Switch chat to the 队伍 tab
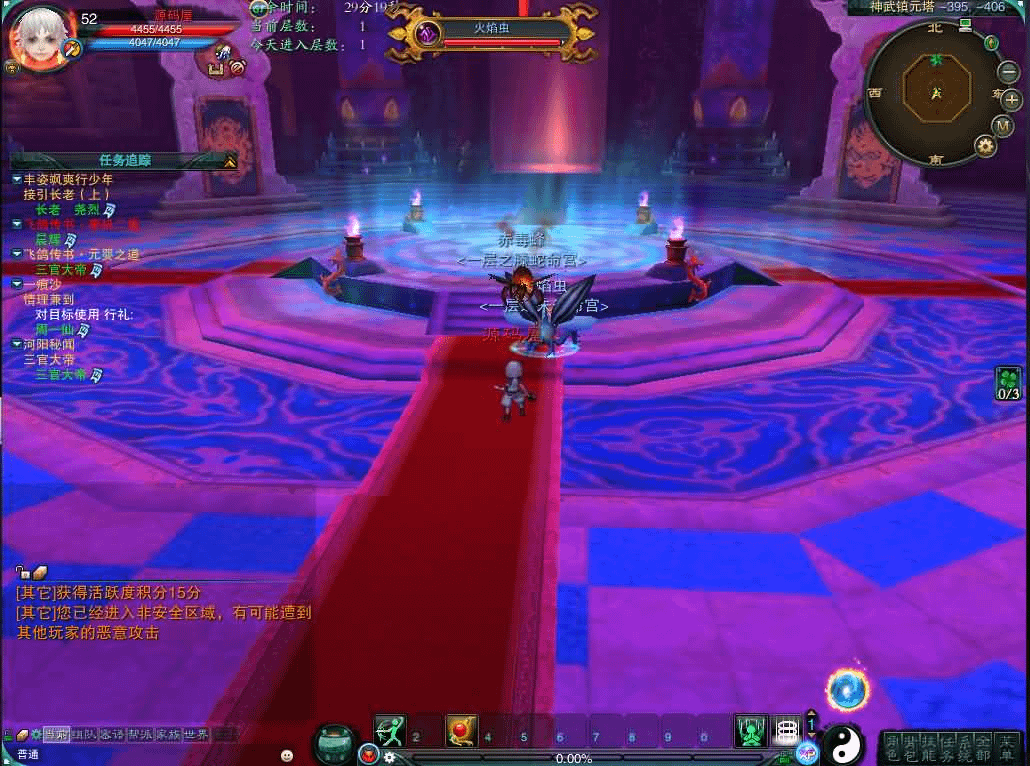1030x766 pixels. click(84, 734)
